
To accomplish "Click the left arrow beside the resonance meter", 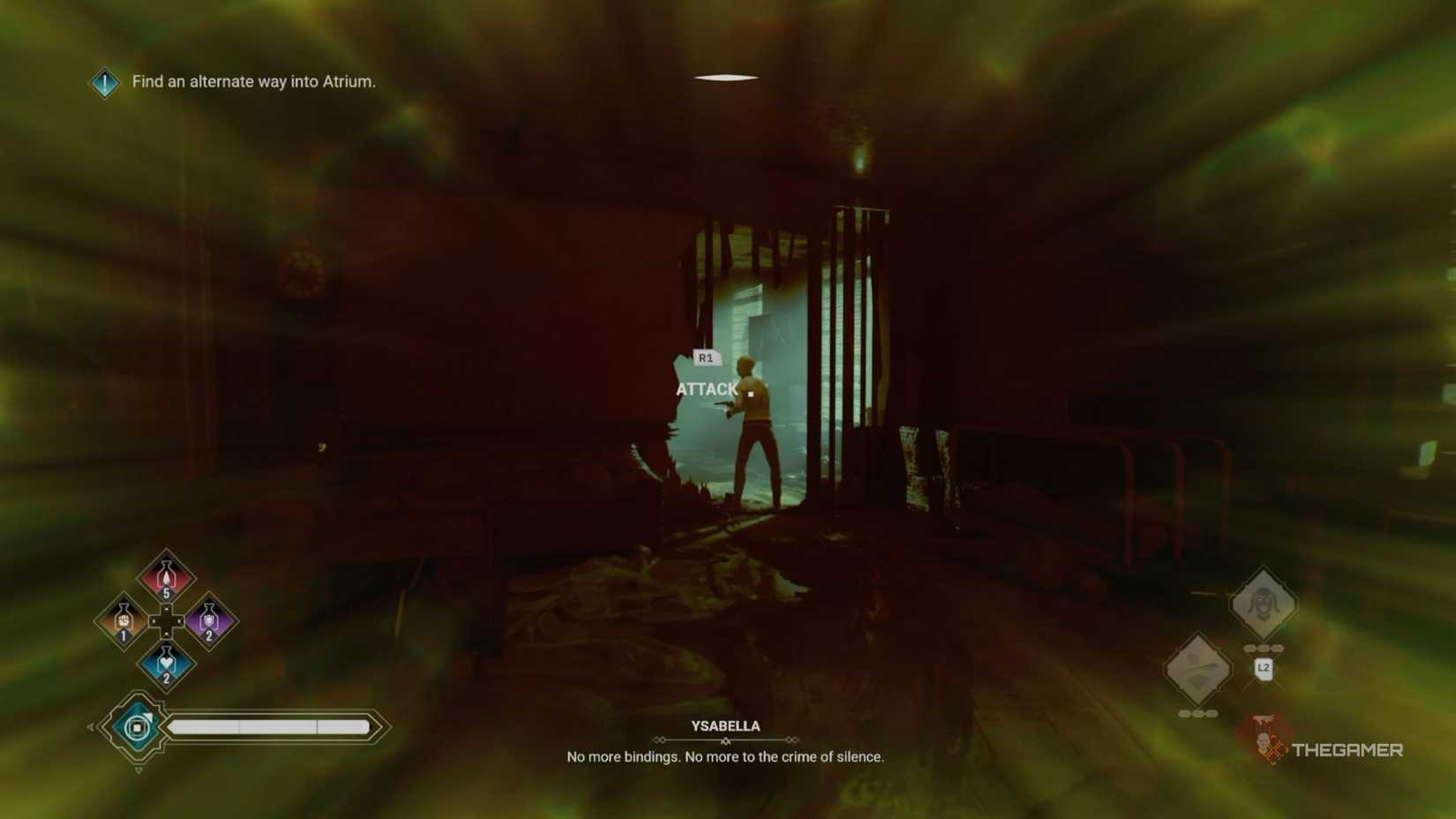I will click(91, 727).
